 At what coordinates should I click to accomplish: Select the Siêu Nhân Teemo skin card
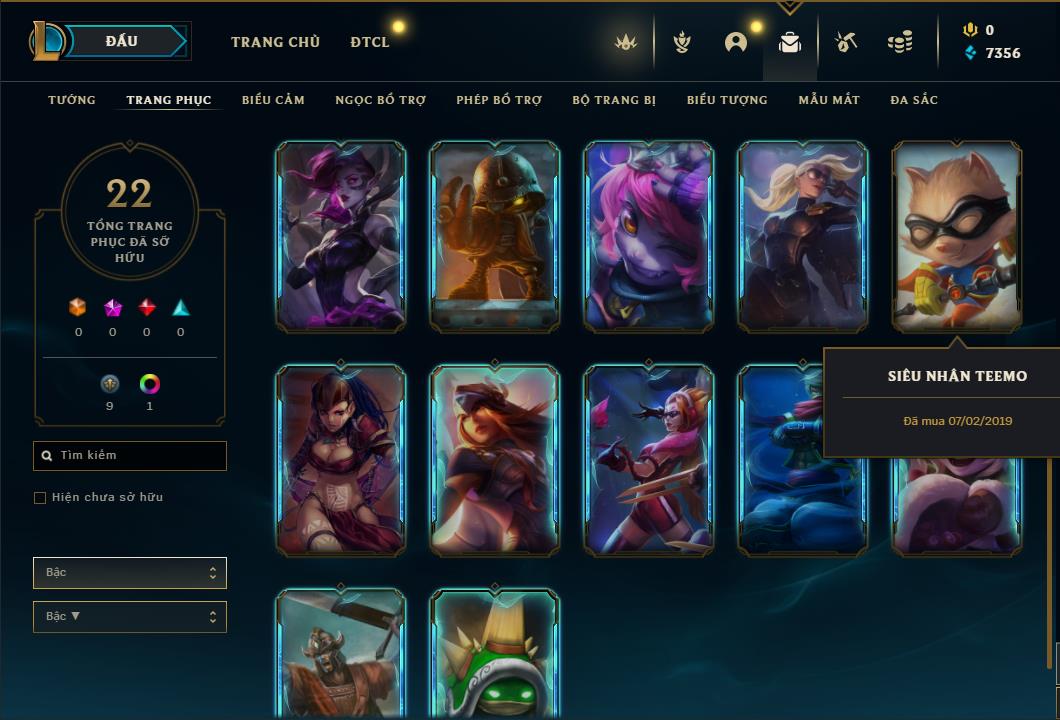(957, 235)
